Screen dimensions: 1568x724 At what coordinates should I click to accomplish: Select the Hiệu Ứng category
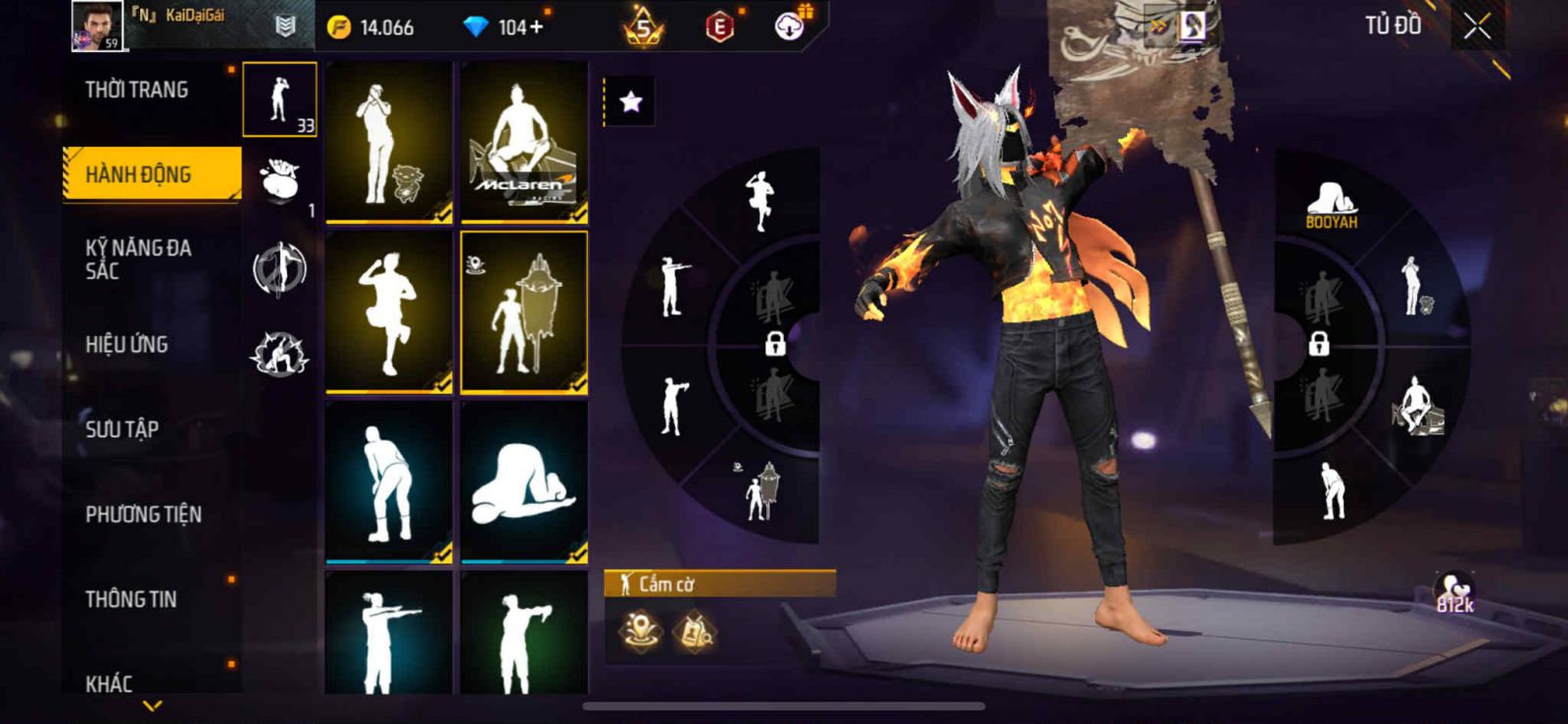click(126, 345)
